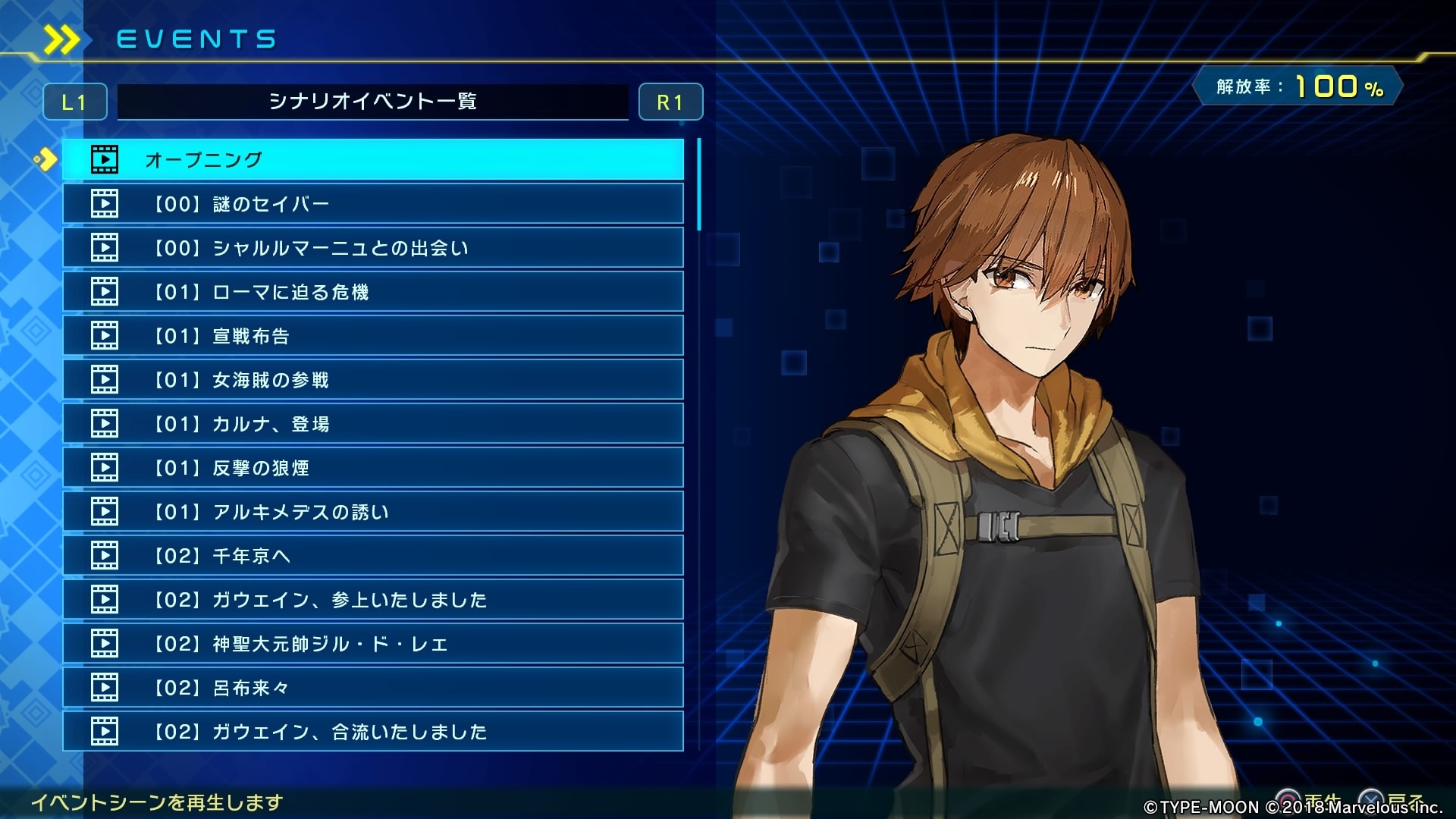Click the event list scrollbar

pyautogui.click(x=698, y=184)
